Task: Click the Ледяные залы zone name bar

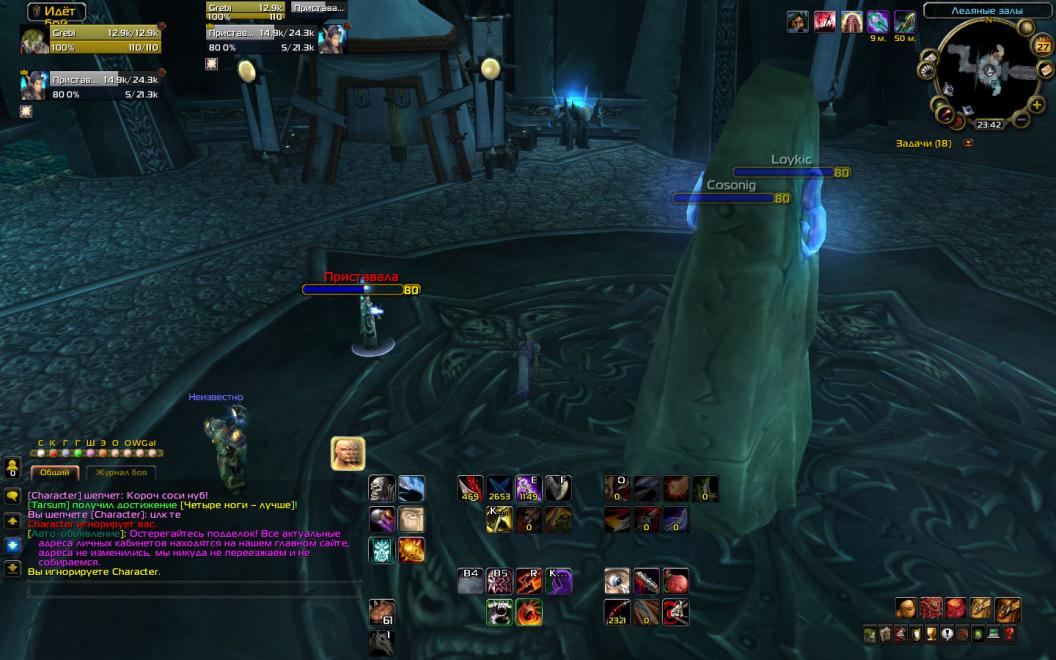Action: point(985,11)
